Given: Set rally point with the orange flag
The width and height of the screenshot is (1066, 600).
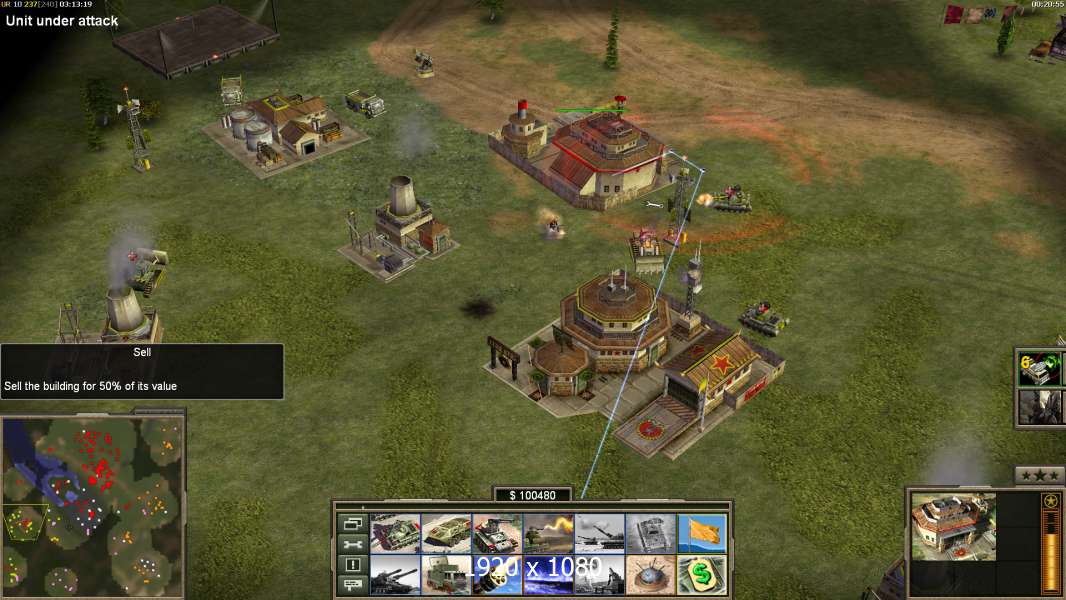Looking at the screenshot, I should 702,533.
